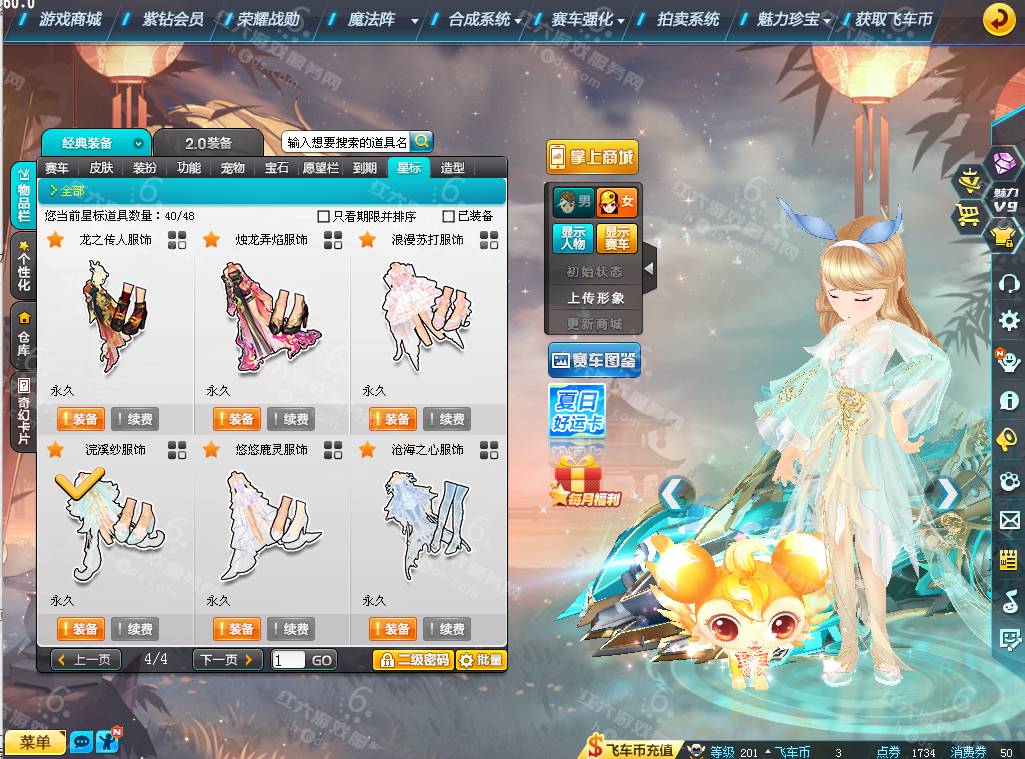Click the GO page jump button

coord(322,660)
